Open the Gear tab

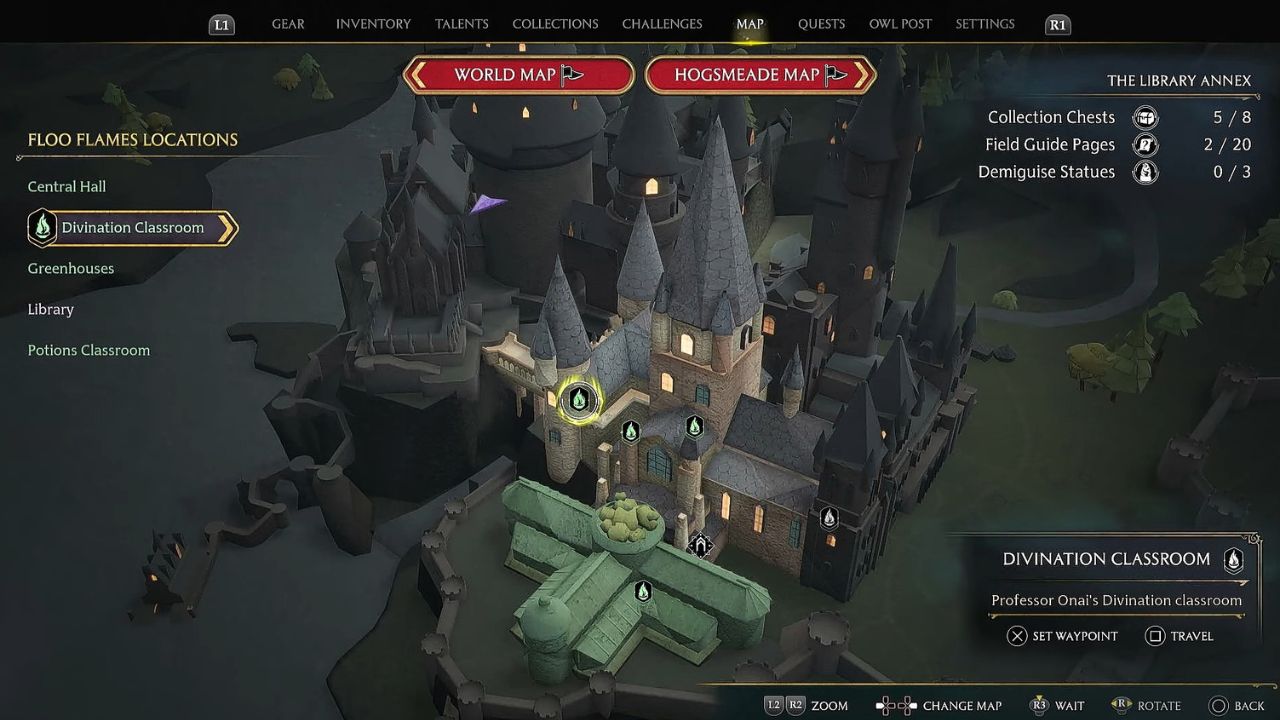click(288, 24)
